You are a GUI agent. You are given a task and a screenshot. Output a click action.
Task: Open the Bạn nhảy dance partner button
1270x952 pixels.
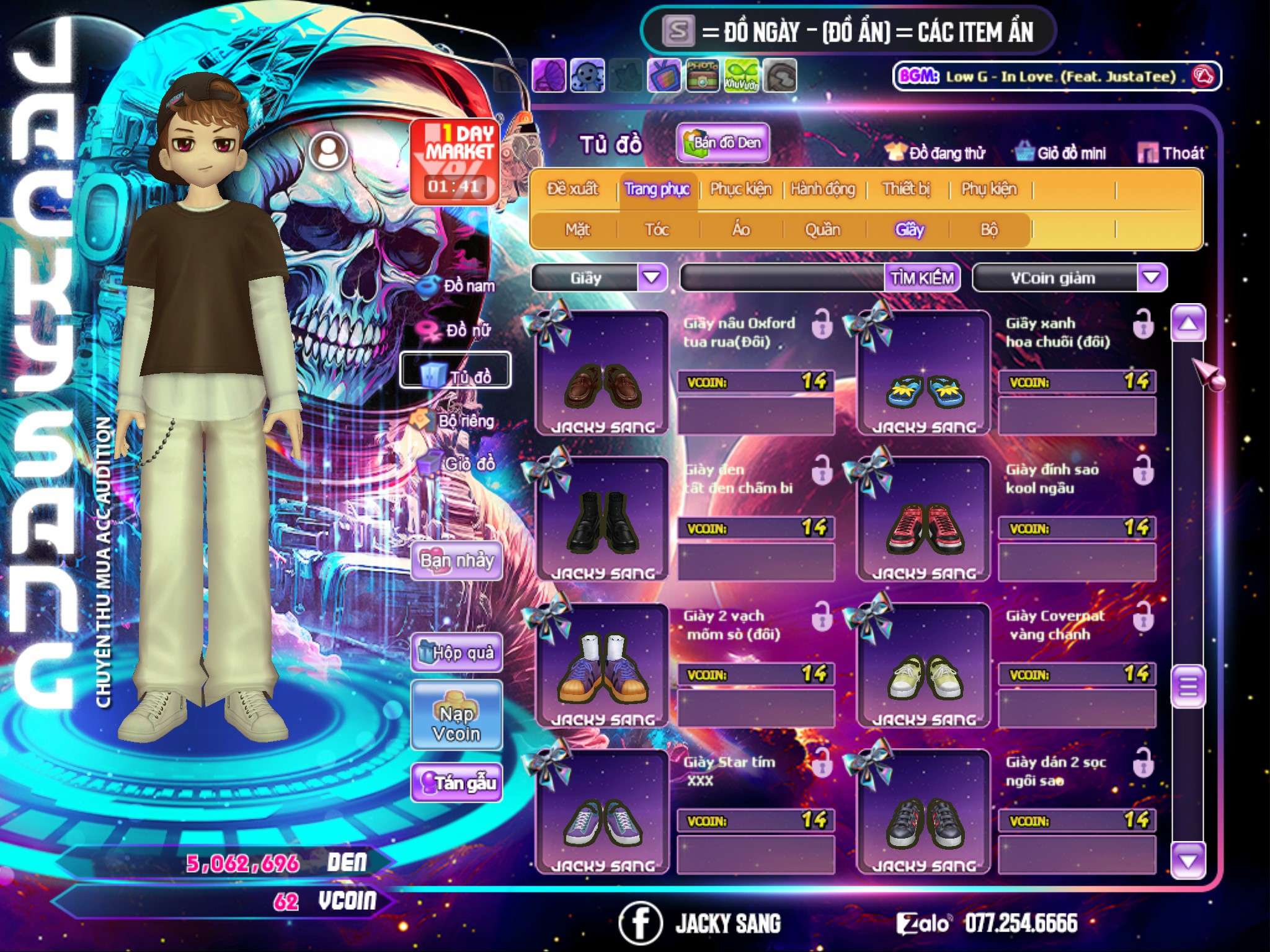click(456, 561)
